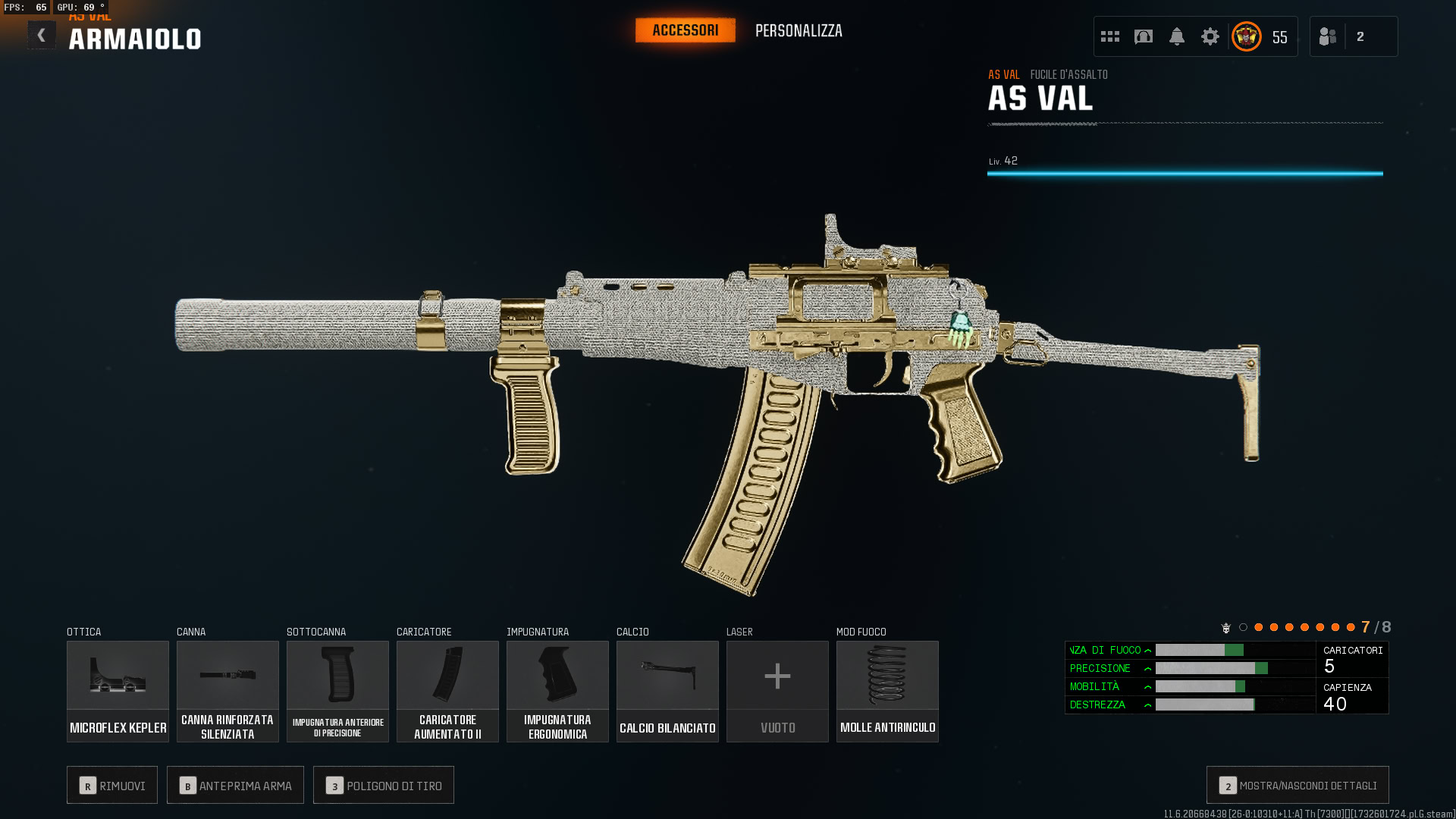This screenshot has width=1456, height=819.
Task: Enter the Poligono di Tiro
Action: [x=384, y=786]
